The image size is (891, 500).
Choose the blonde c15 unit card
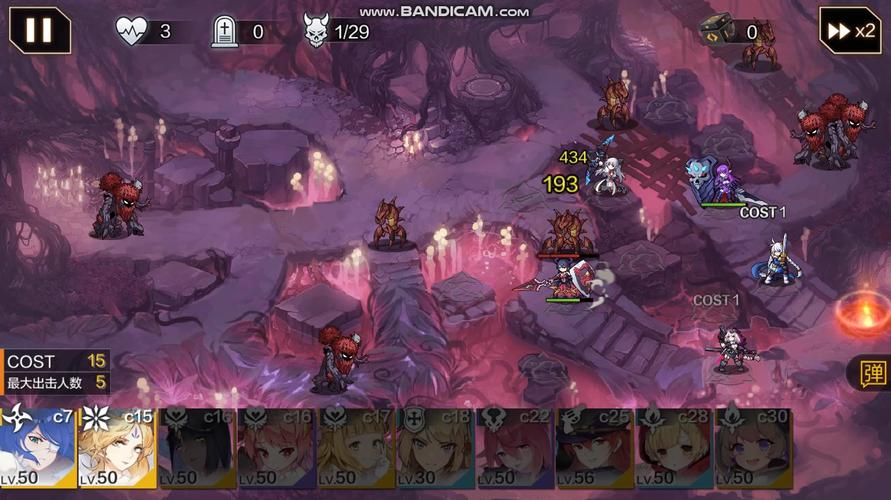pos(116,448)
